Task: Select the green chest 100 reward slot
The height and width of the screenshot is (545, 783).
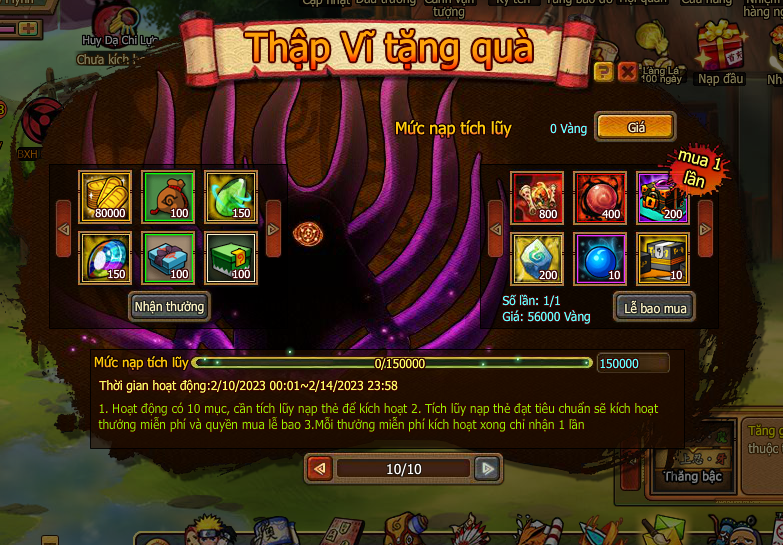Action: 231,258
